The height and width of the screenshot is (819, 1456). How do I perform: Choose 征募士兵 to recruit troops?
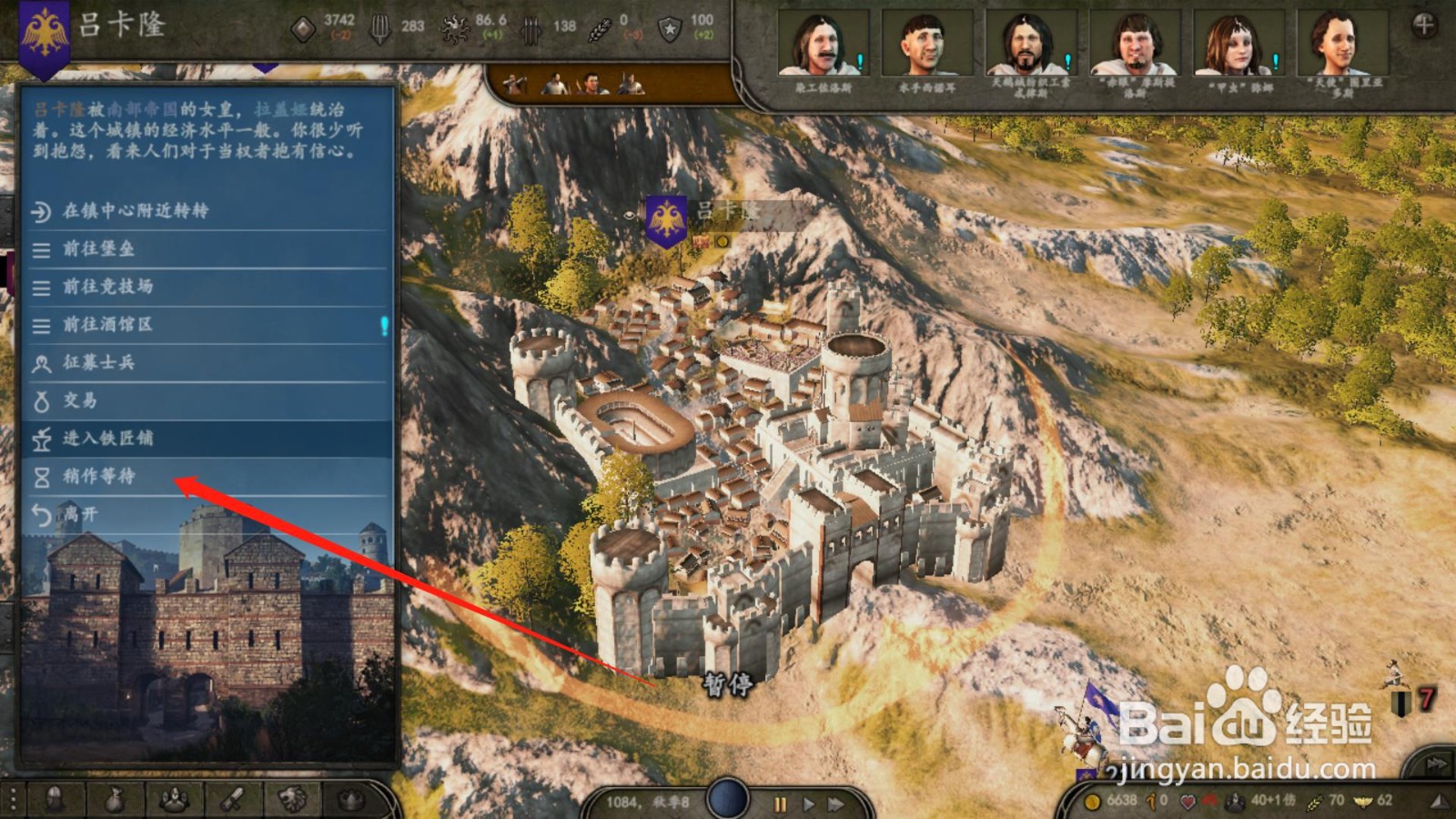[98, 363]
